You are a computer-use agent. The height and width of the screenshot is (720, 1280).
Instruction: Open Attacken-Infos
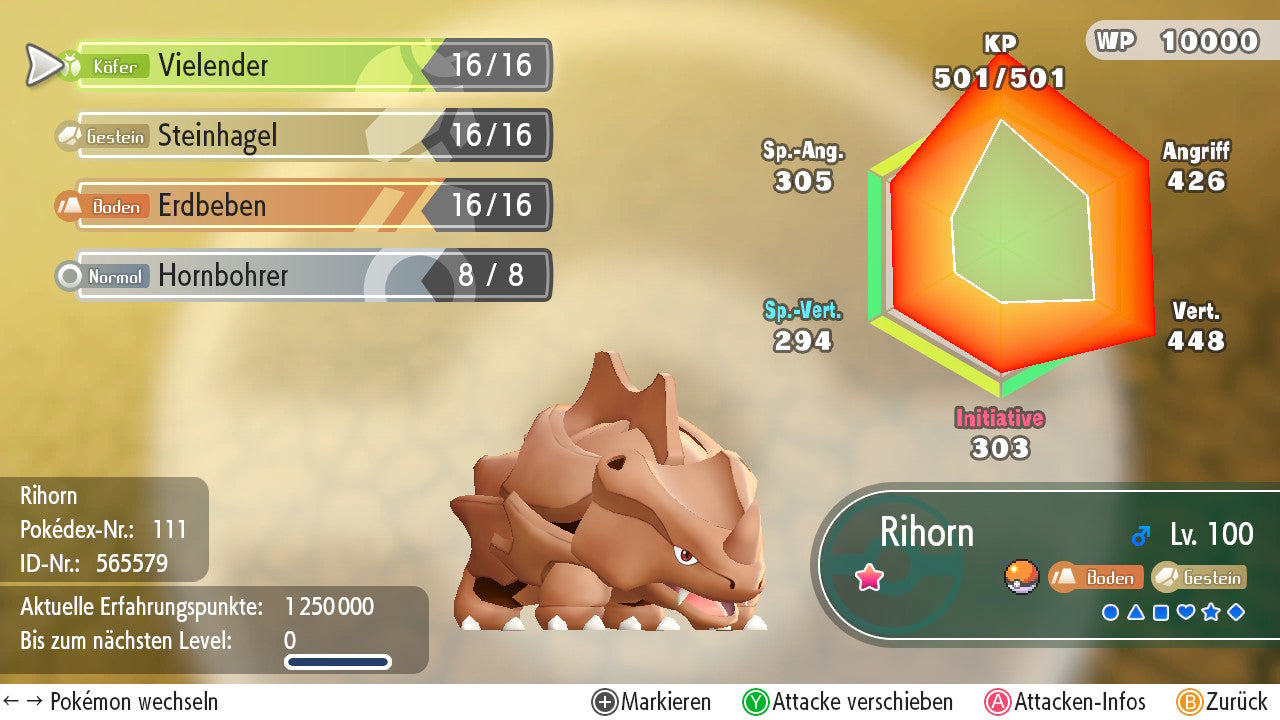(x=1066, y=702)
